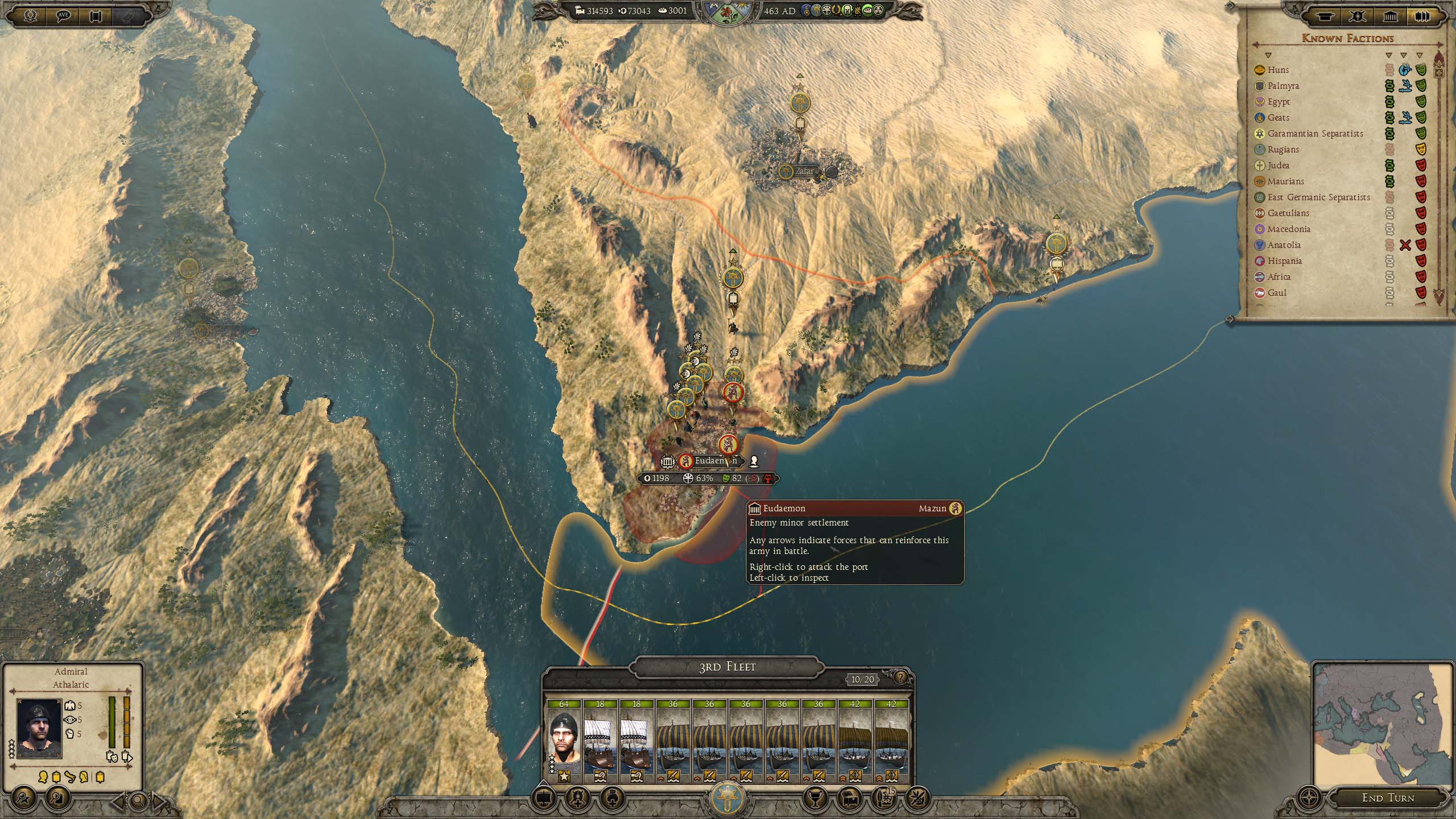Open the campaign minimap
This screenshot has height=819, width=1456.
(1383, 721)
